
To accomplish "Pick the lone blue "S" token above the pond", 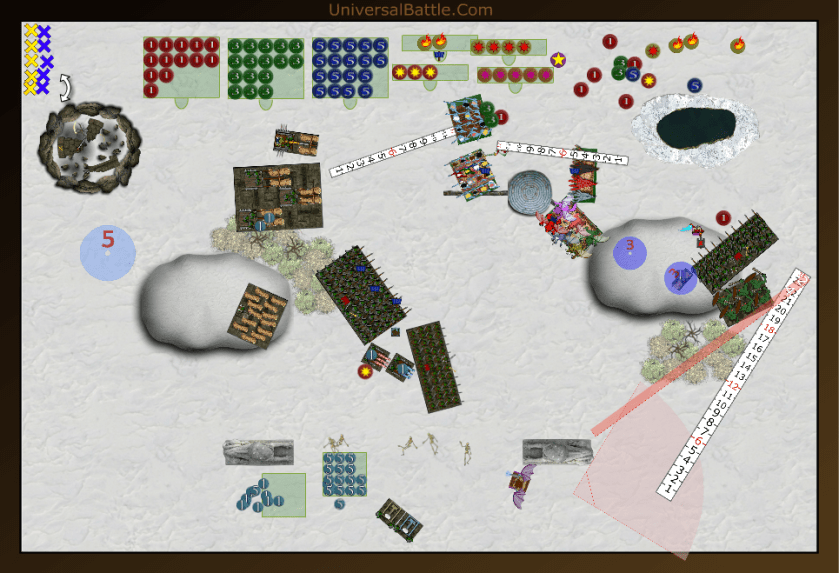I will pos(695,86).
